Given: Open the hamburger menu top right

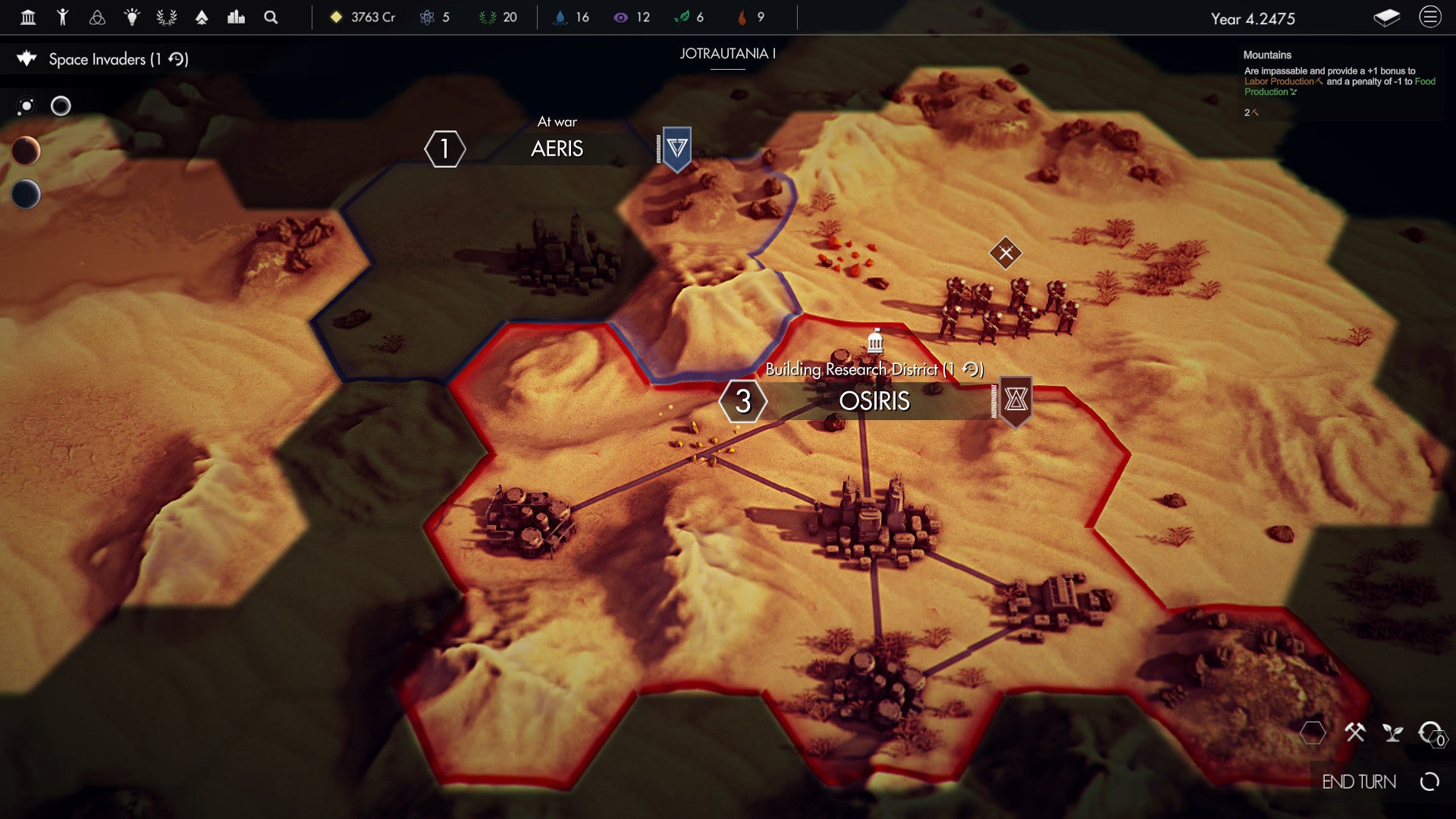Looking at the screenshot, I should (x=1429, y=18).
